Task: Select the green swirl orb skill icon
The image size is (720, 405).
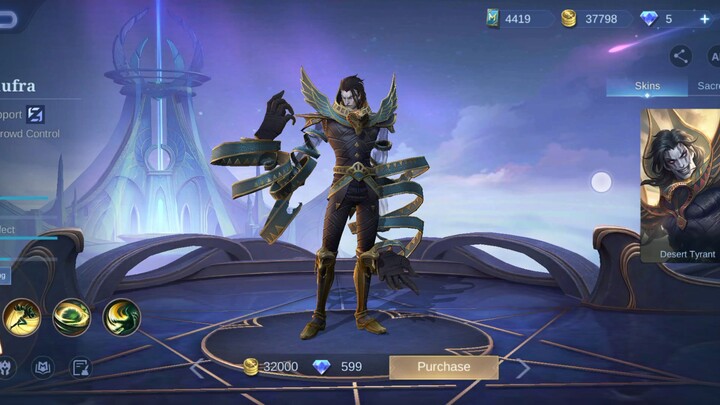Action: [x=72, y=317]
